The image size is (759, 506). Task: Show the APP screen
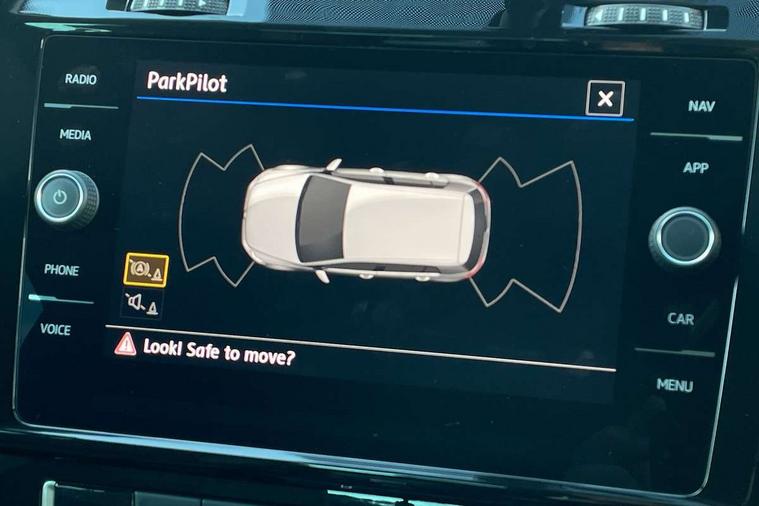pyautogui.click(x=695, y=168)
